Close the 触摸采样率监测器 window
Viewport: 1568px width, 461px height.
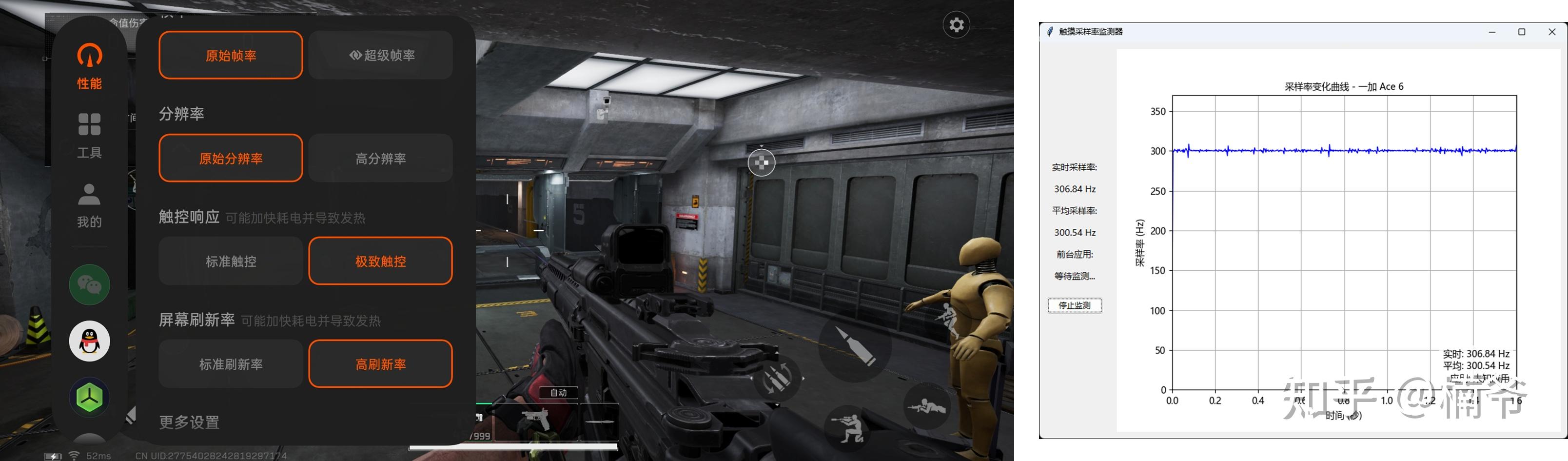pyautogui.click(x=1551, y=32)
